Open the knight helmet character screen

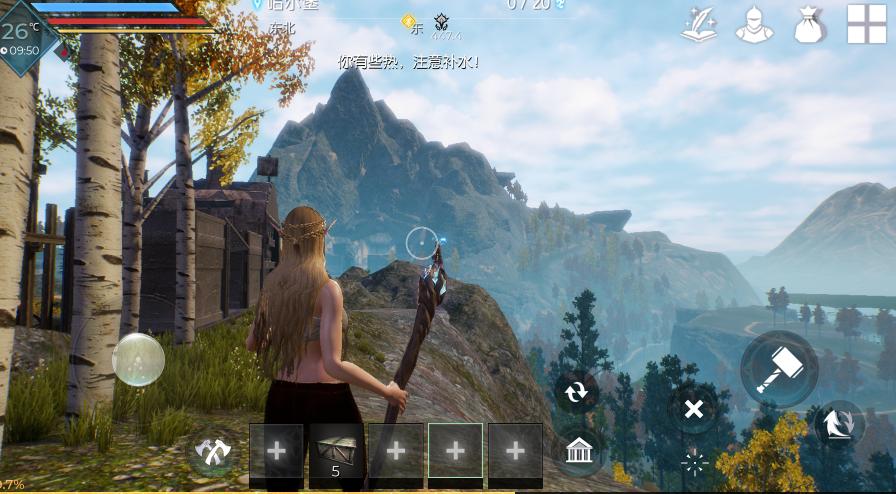click(x=754, y=25)
